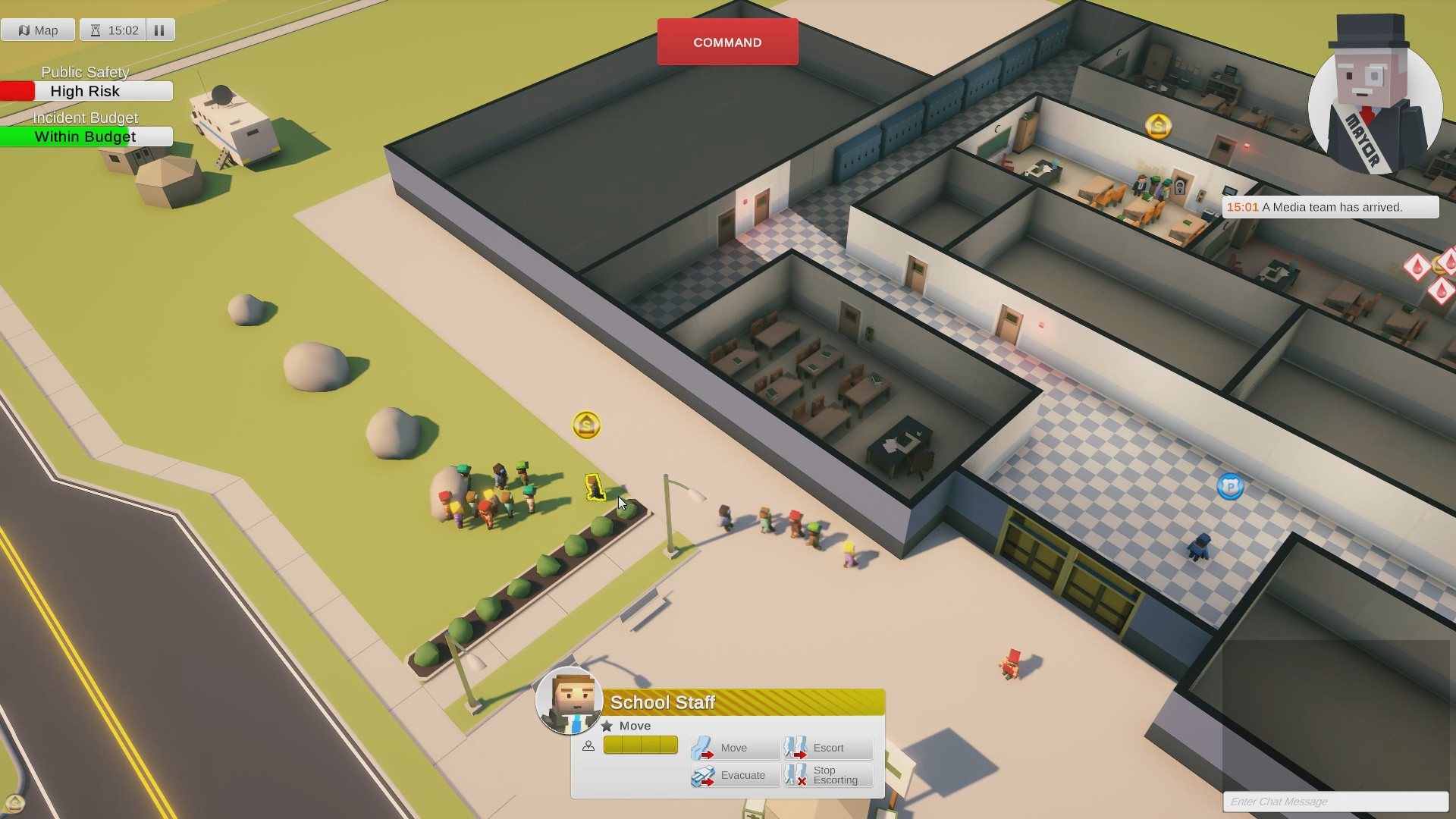This screenshot has width=1456, height=819.
Task: Open the COMMAND panel
Action: [726, 42]
